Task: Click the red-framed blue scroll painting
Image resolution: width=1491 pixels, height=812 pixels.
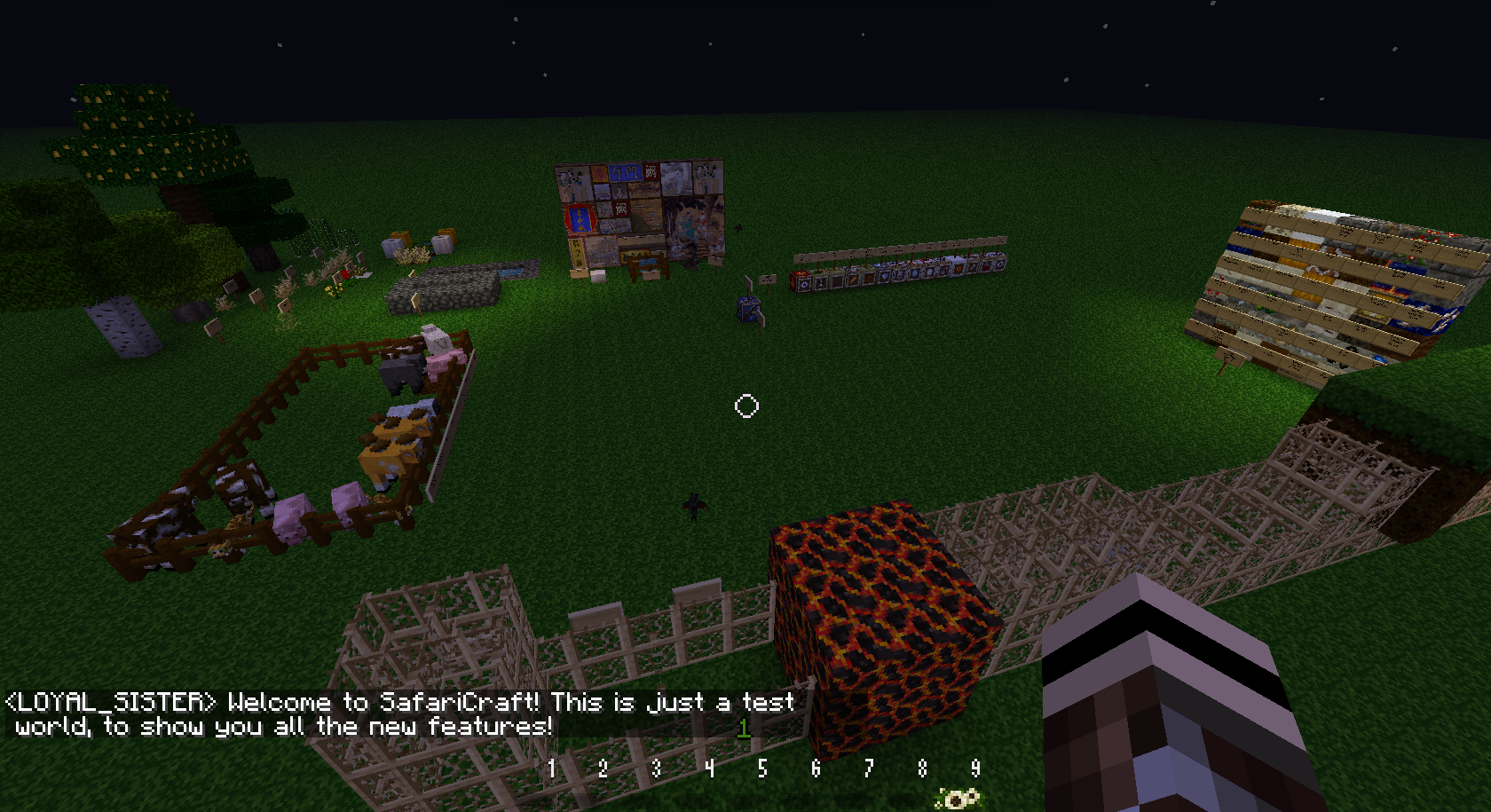Action: 580,218
